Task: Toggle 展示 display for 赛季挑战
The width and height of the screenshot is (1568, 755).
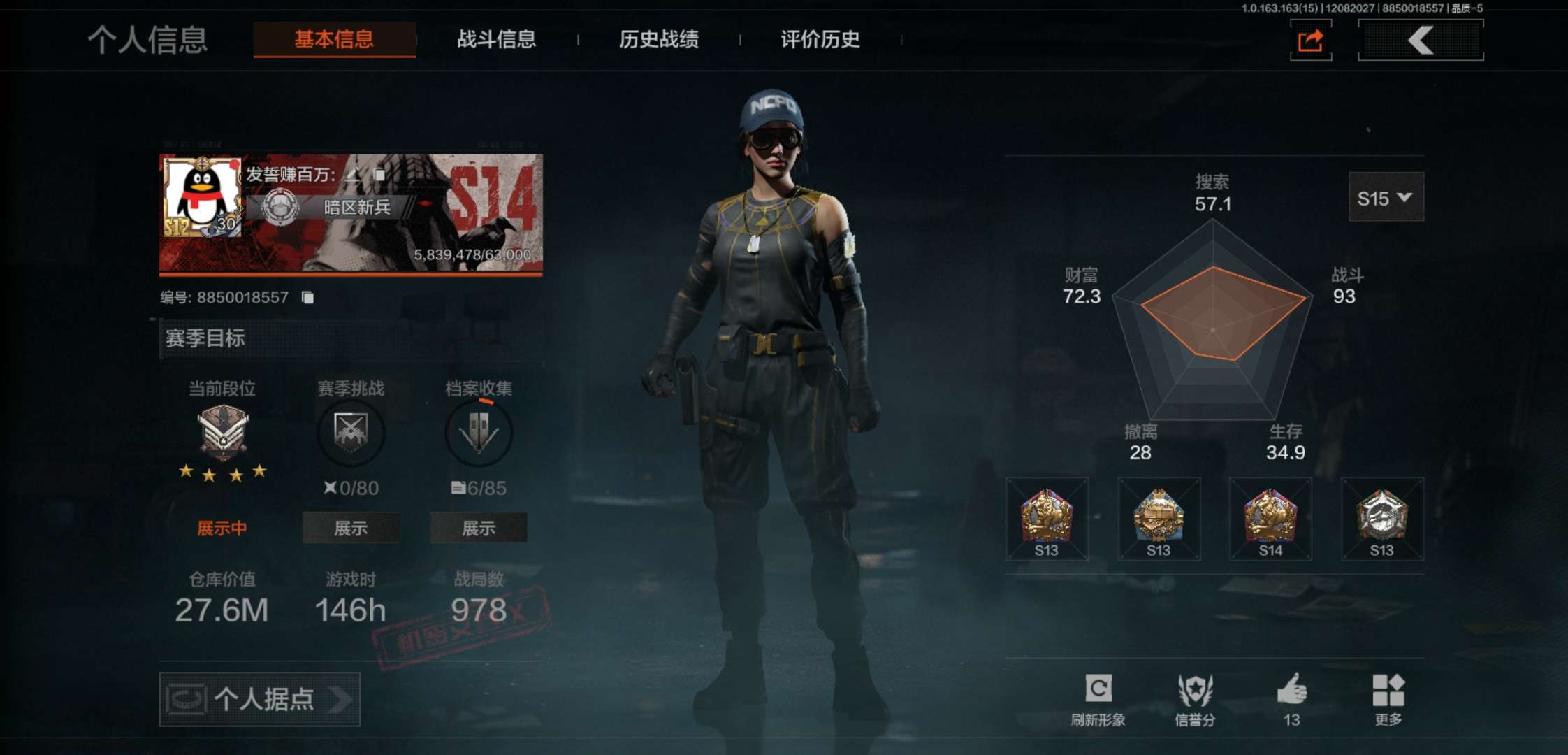Action: [350, 528]
